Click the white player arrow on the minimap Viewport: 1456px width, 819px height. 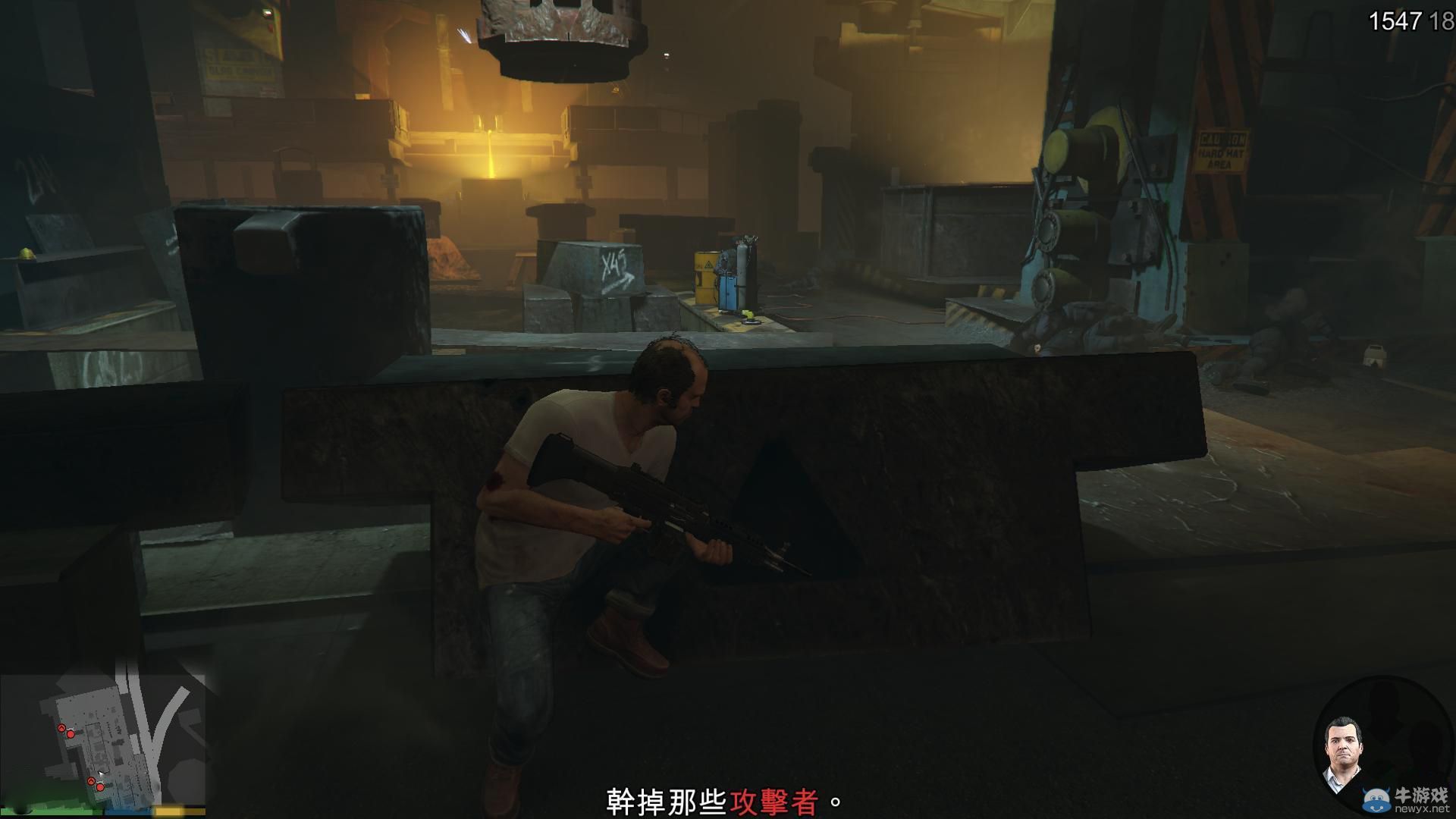point(102,773)
